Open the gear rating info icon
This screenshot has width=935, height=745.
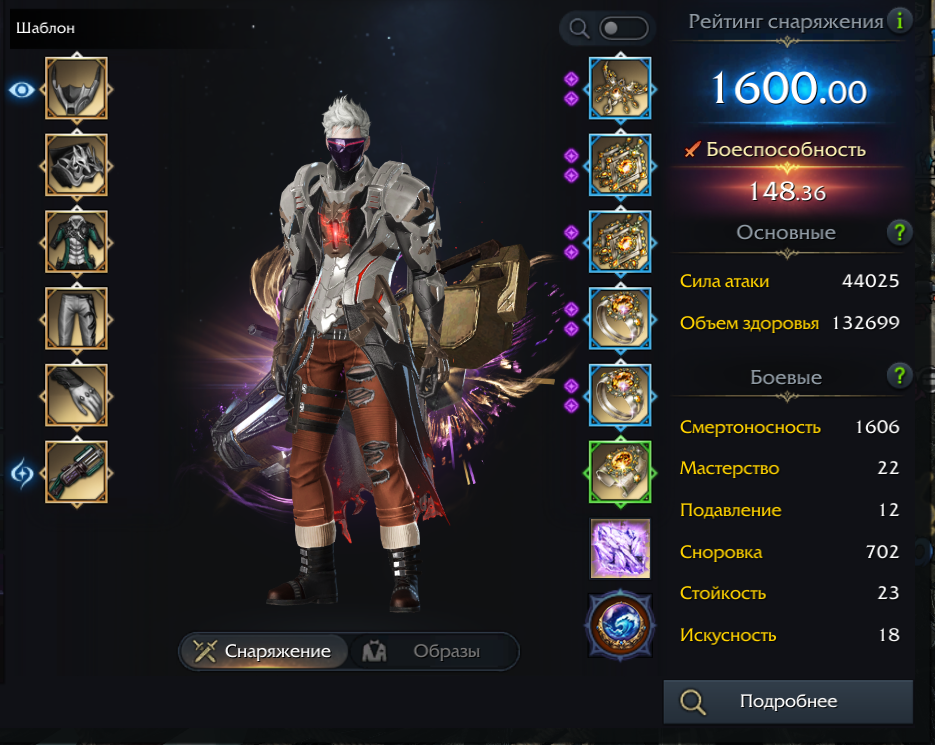900,20
